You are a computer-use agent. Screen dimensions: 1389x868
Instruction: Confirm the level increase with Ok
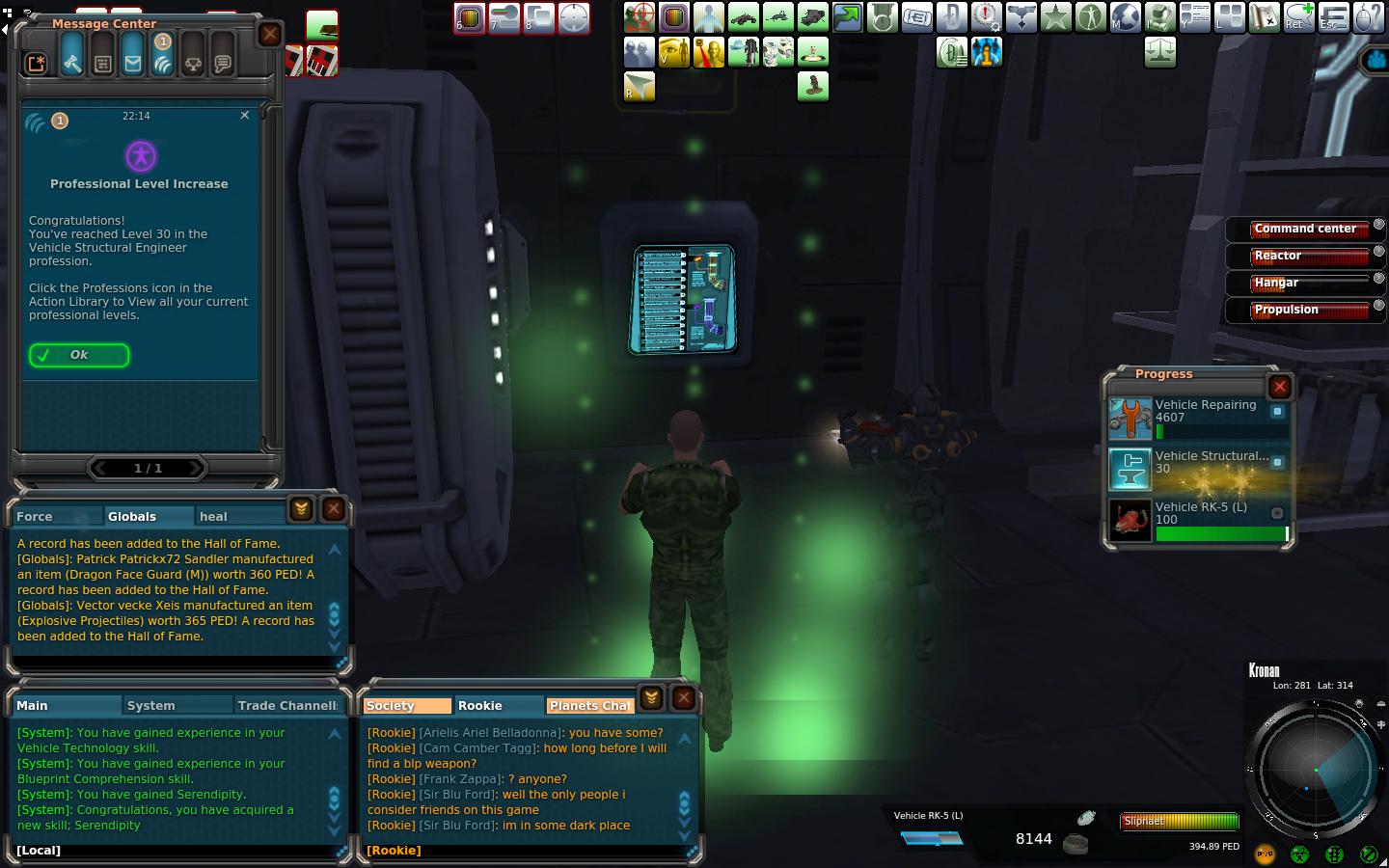pos(78,355)
